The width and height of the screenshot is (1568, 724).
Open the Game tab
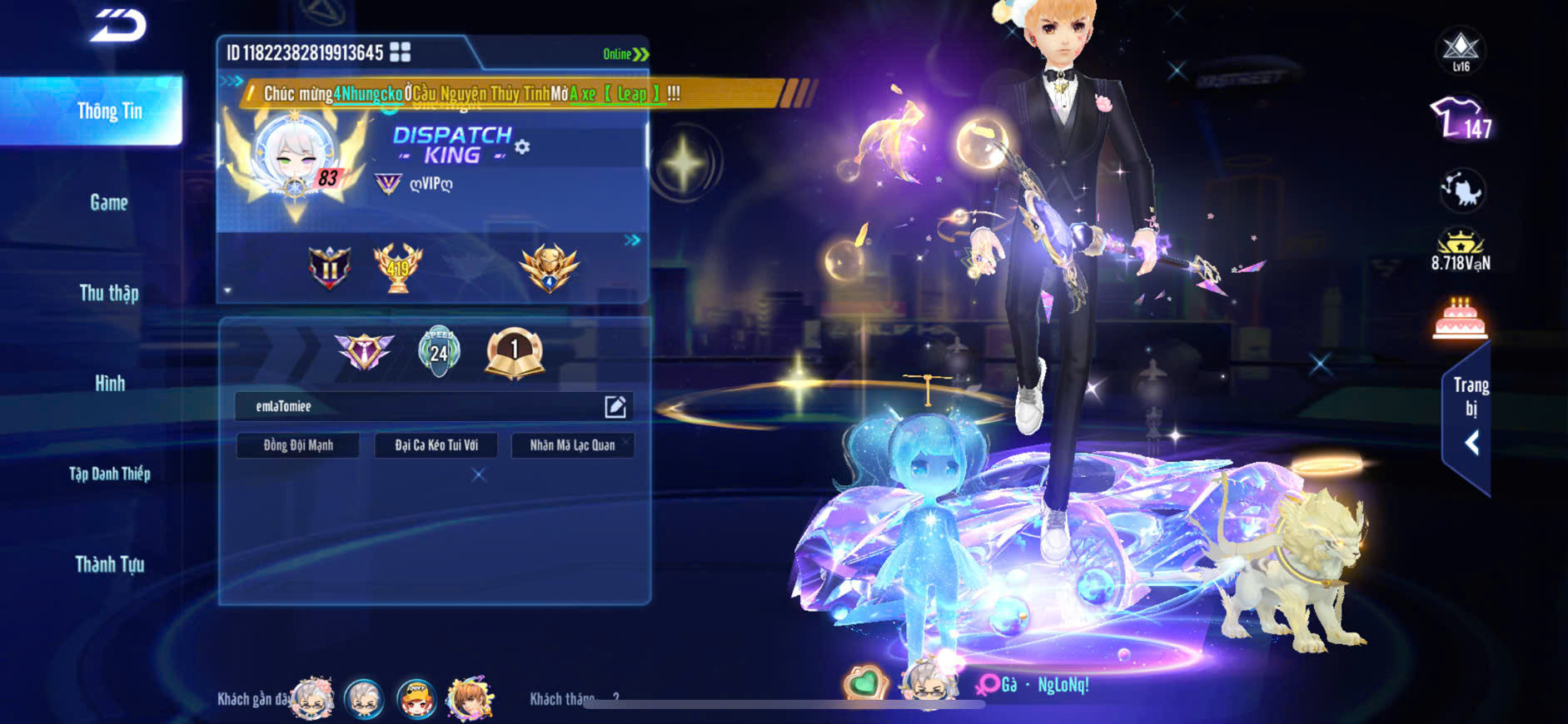109,202
